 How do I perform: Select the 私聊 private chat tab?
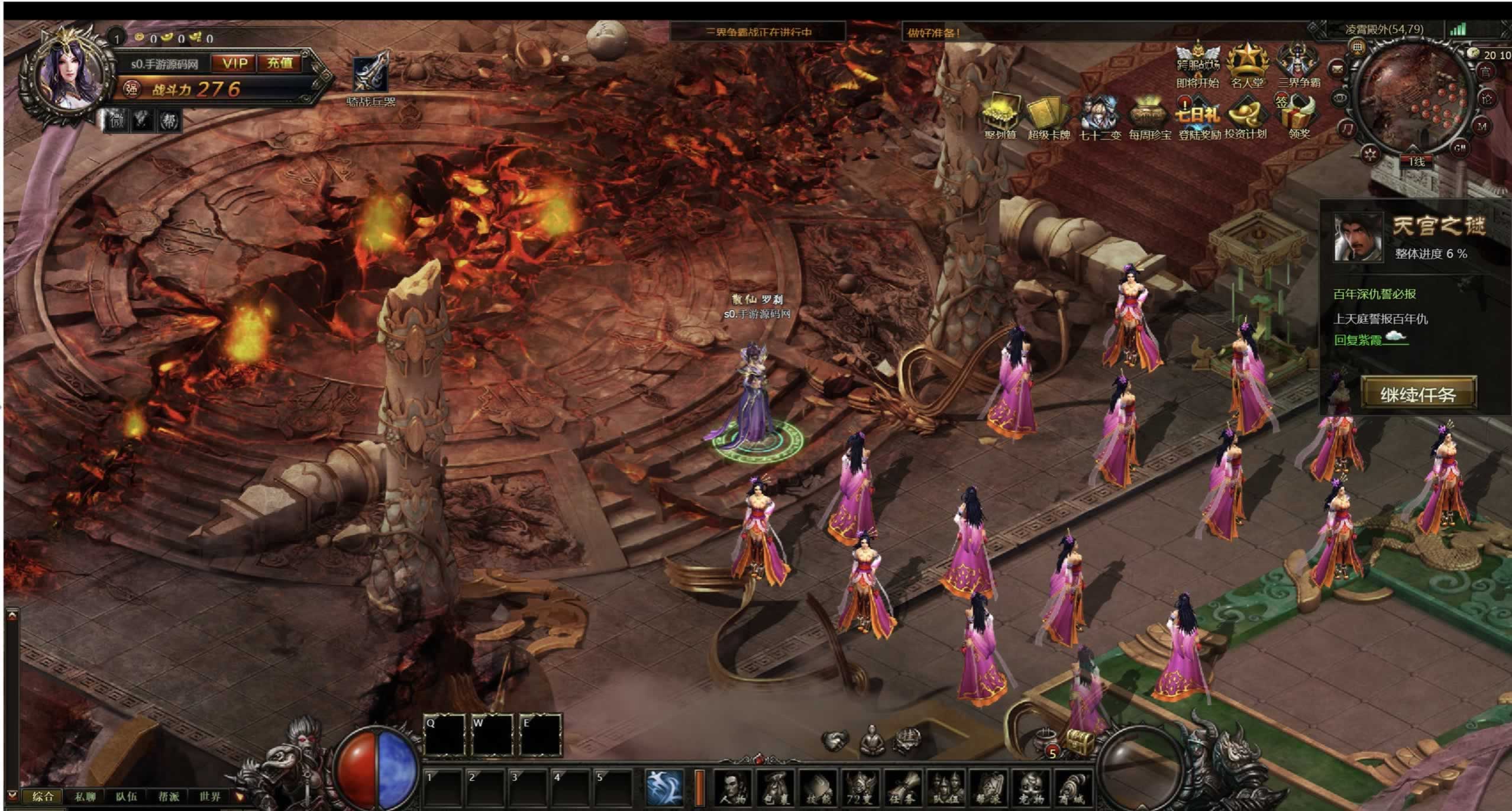click(x=85, y=796)
